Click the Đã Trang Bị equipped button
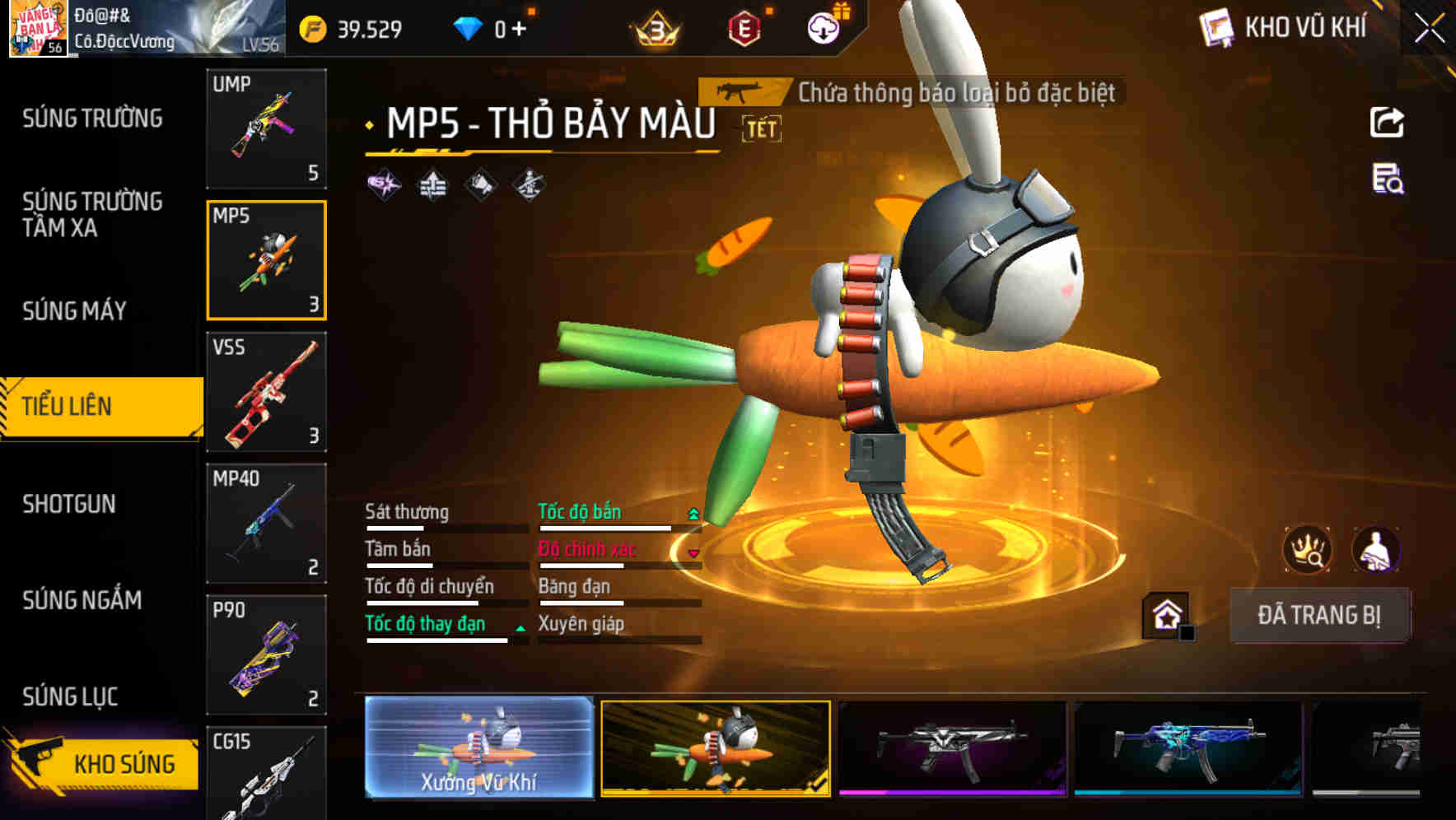Image resolution: width=1456 pixels, height=820 pixels. click(1318, 615)
